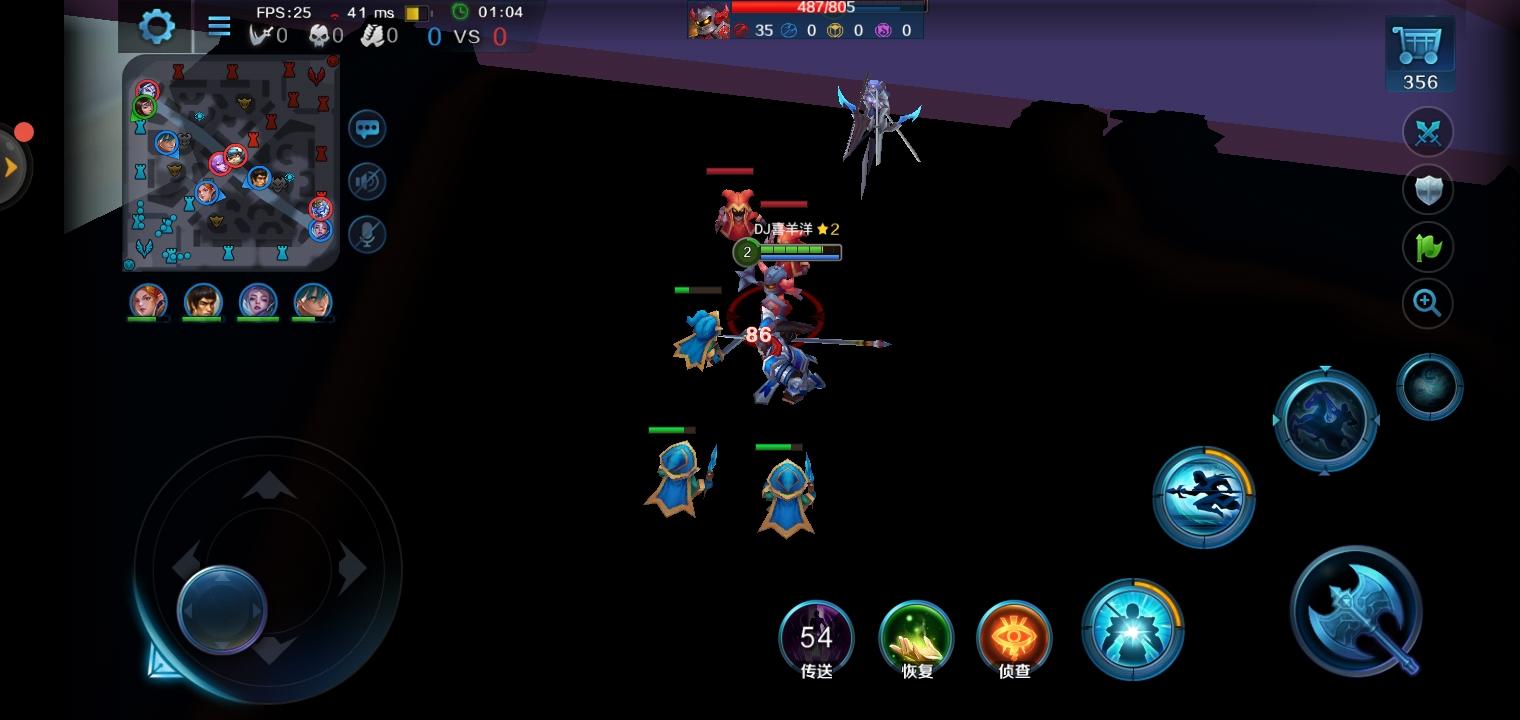Enable the crossed-out microphone
1520x720 pixels.
[x=367, y=235]
